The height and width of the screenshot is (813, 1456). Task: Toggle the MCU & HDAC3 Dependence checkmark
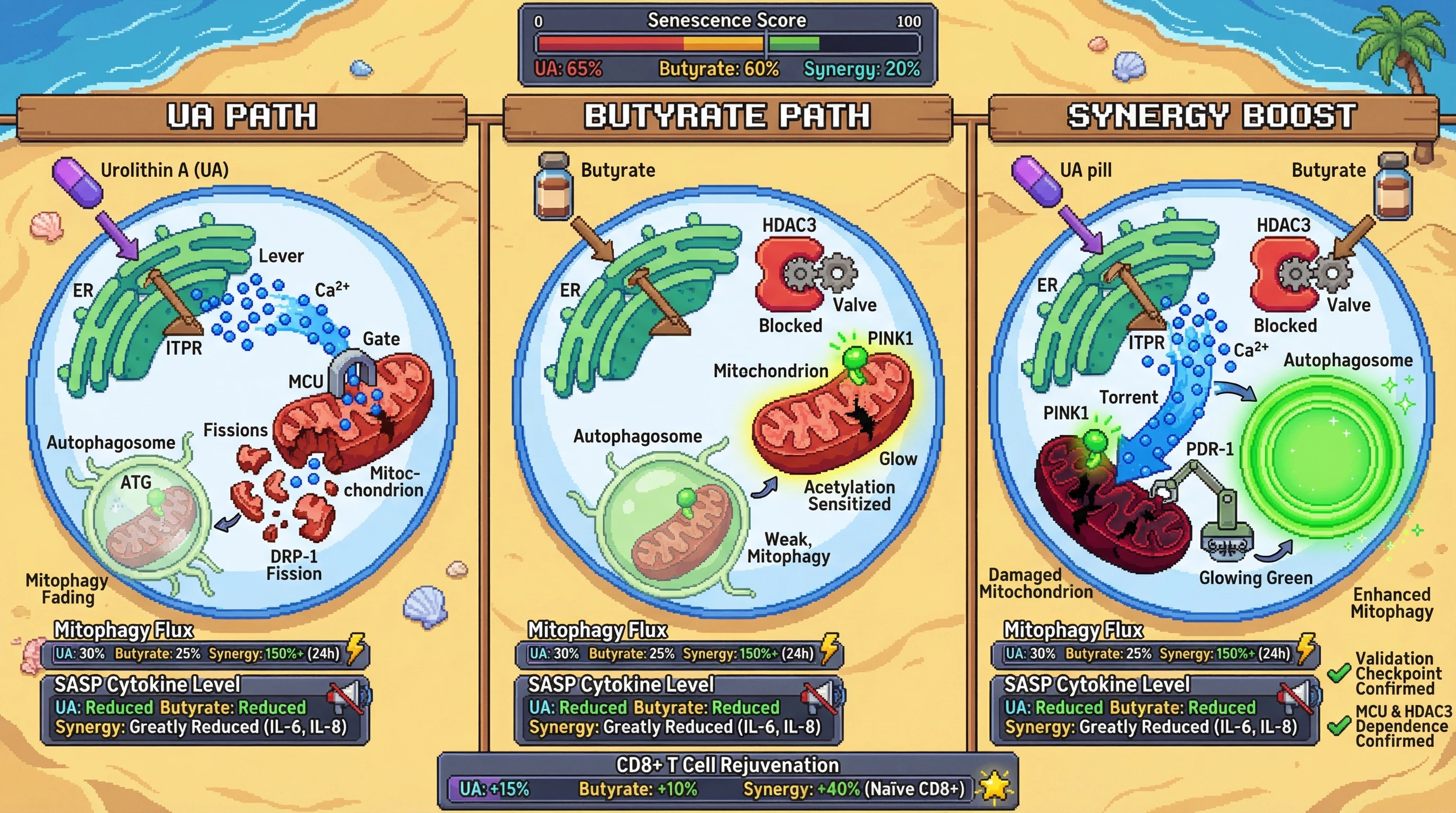pyautogui.click(x=1339, y=726)
